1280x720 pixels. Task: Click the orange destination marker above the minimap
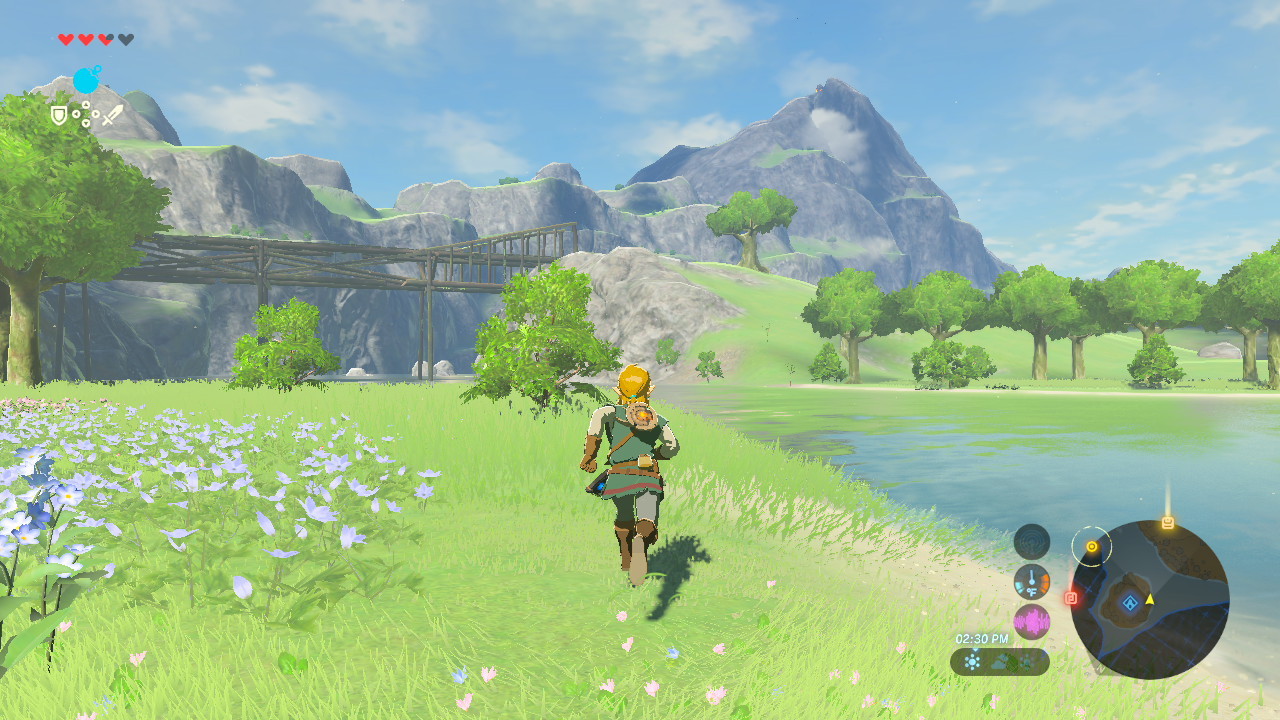click(x=1166, y=520)
